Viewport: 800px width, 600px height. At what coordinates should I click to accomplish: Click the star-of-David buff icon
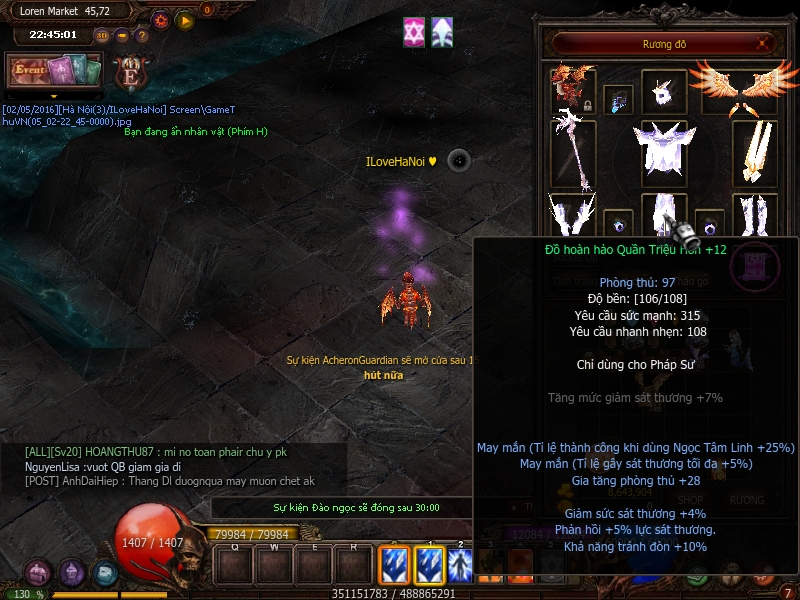point(414,32)
